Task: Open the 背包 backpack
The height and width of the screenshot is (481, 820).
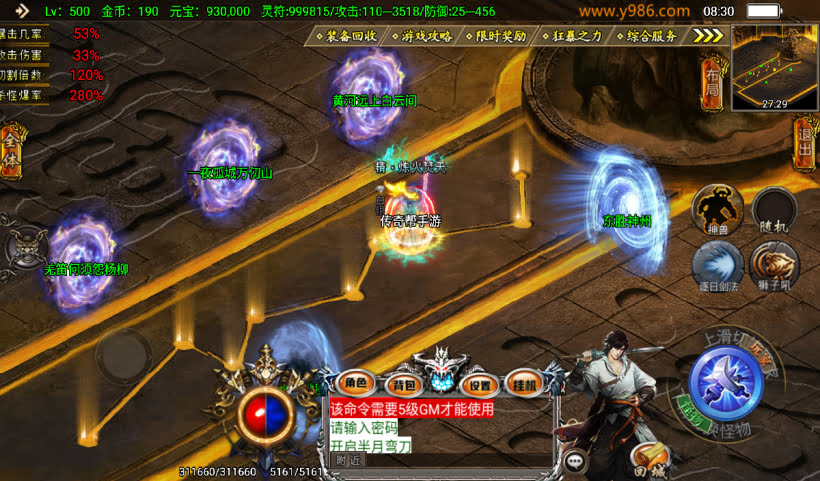Action: click(402, 384)
